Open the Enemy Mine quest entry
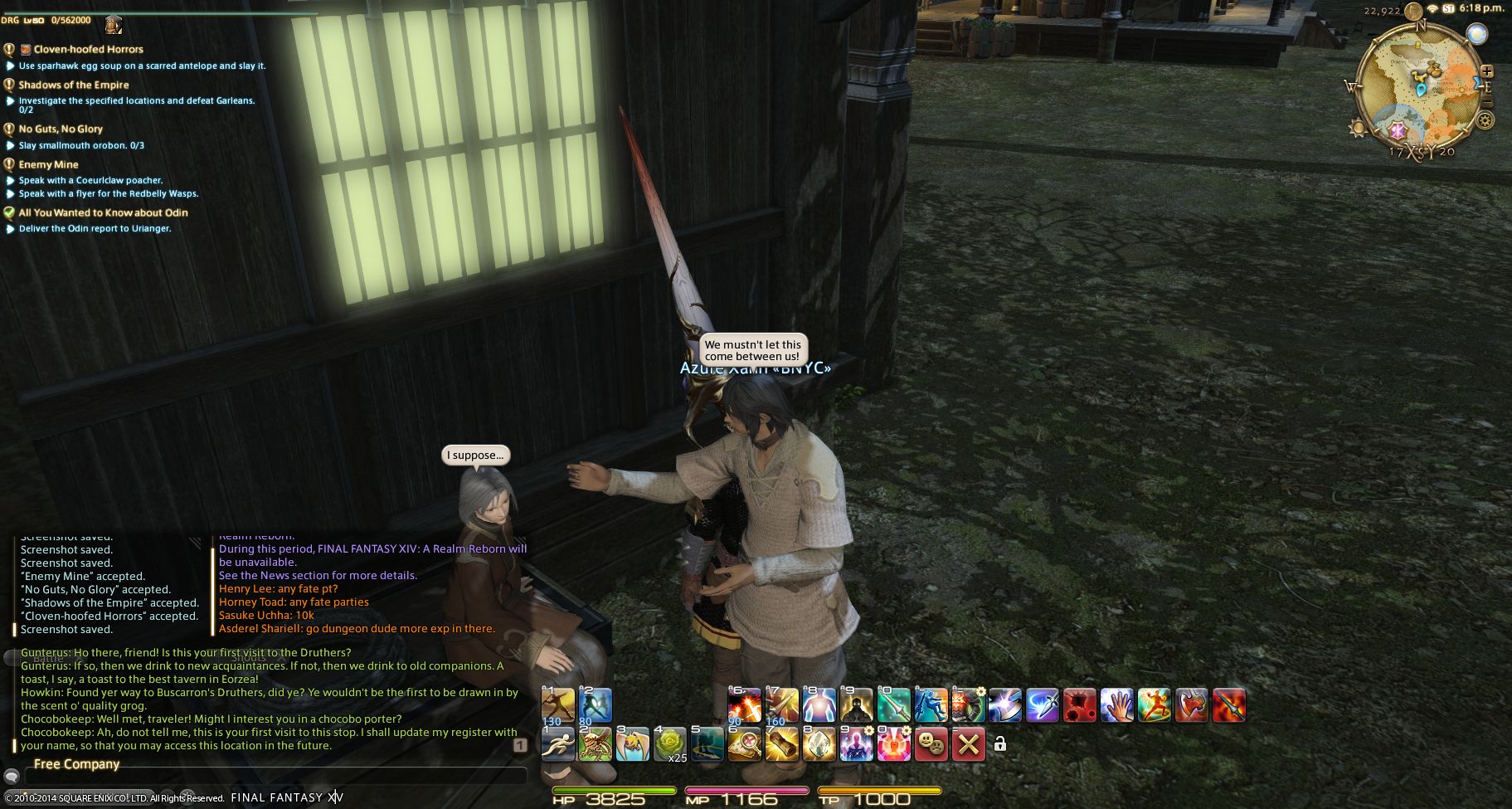This screenshot has height=809, width=1512. click(48, 164)
